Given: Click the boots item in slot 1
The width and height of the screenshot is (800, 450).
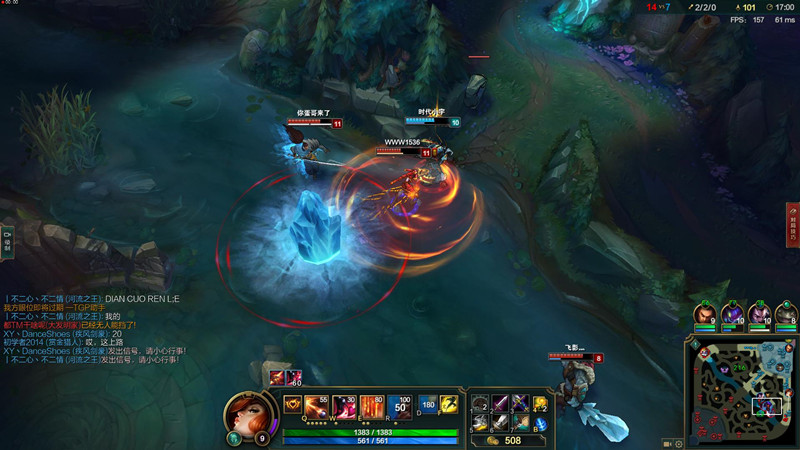Looking at the screenshot, I should pyautogui.click(x=480, y=403).
